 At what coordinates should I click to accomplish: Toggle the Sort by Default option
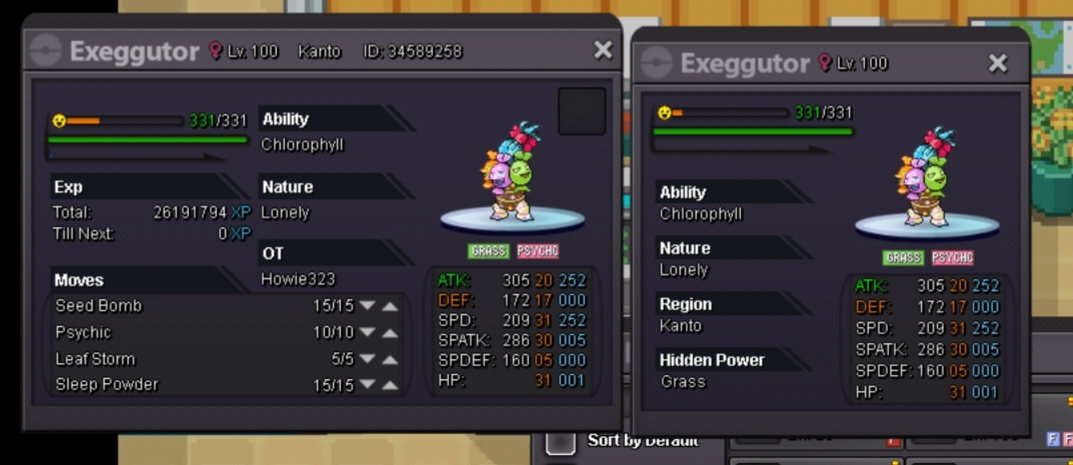(561, 442)
